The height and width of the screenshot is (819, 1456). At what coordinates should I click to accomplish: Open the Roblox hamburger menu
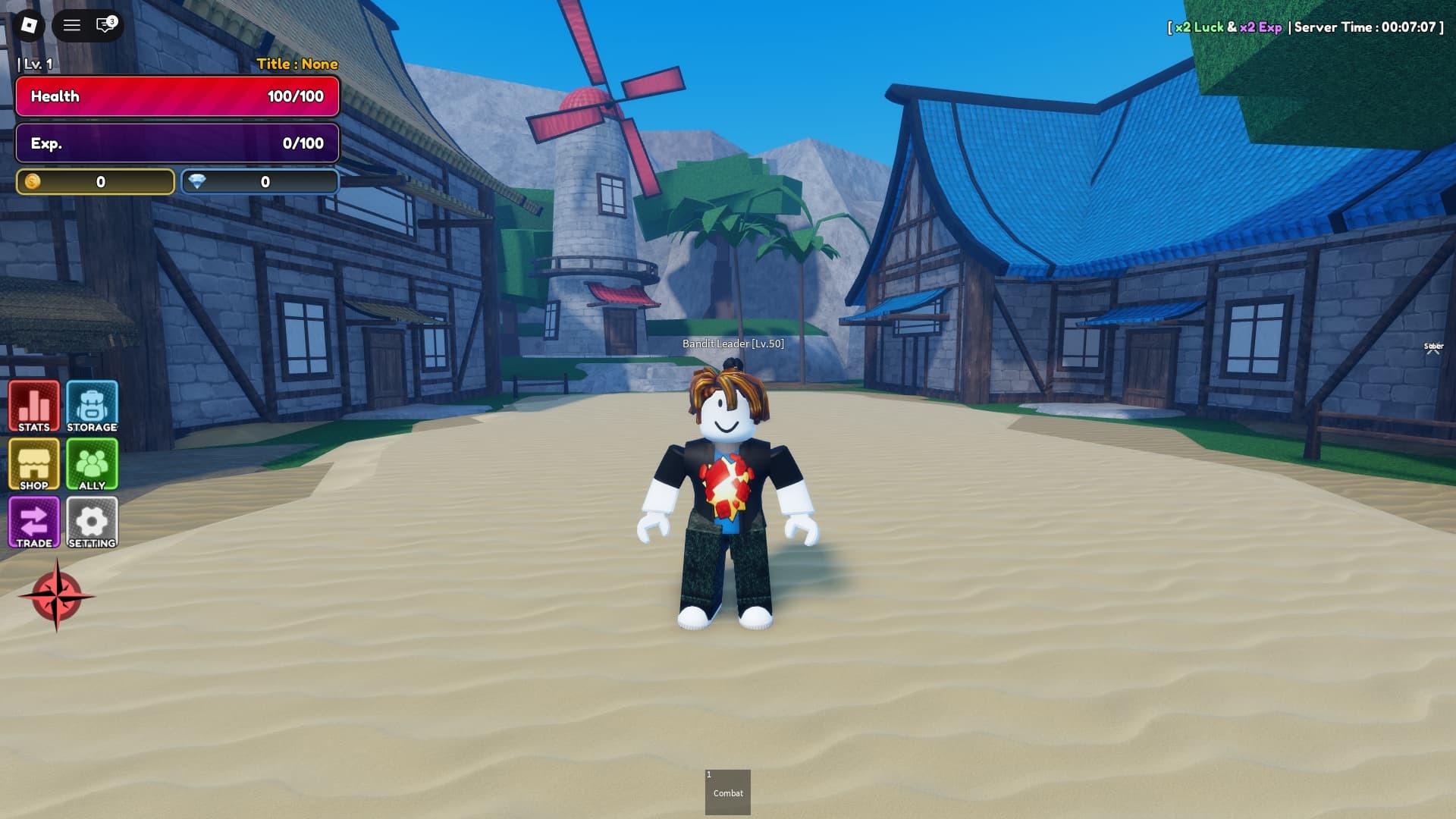tap(72, 25)
